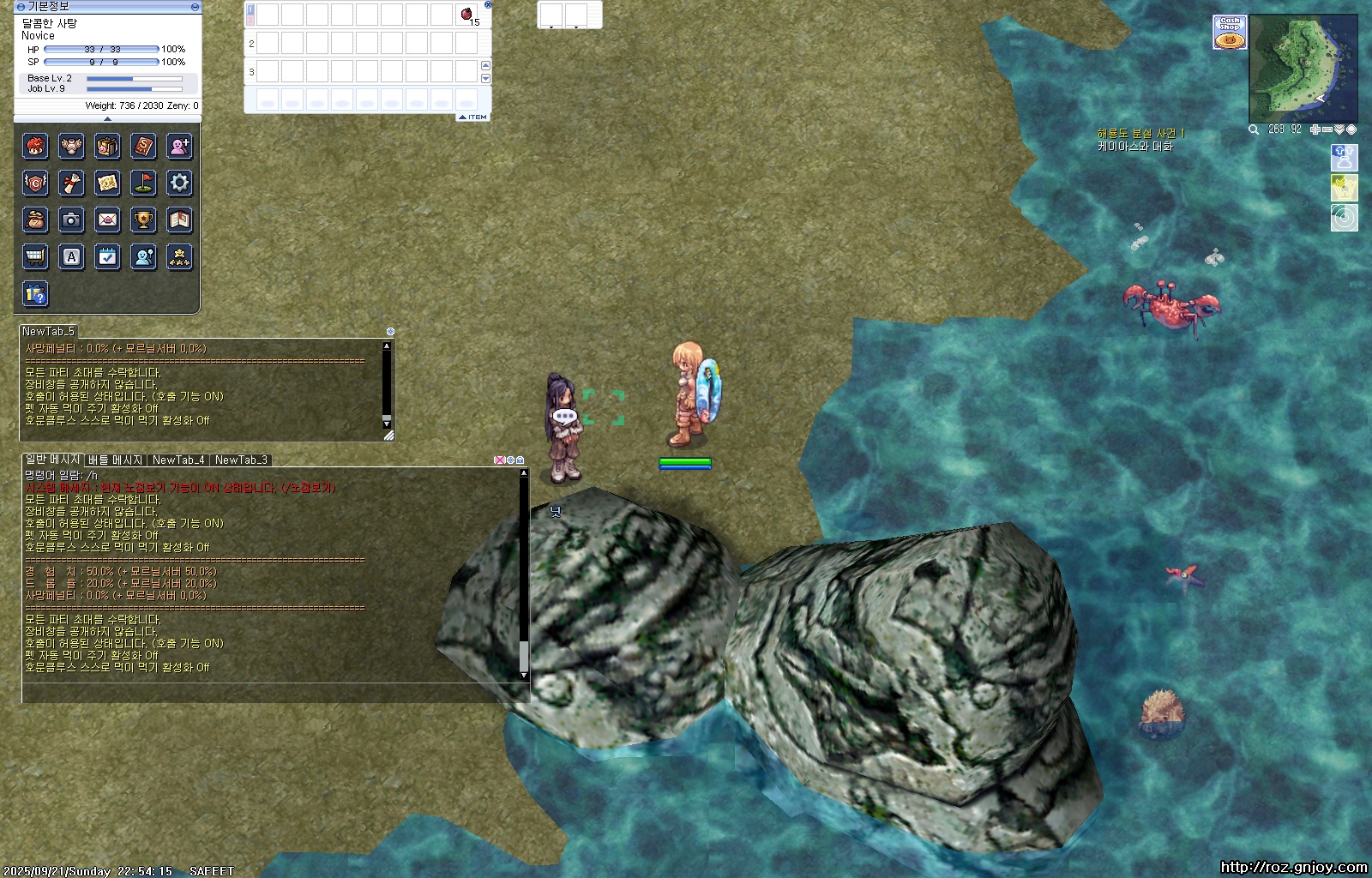Open the world map parchment icon
This screenshot has width=1372, height=878.
click(107, 183)
